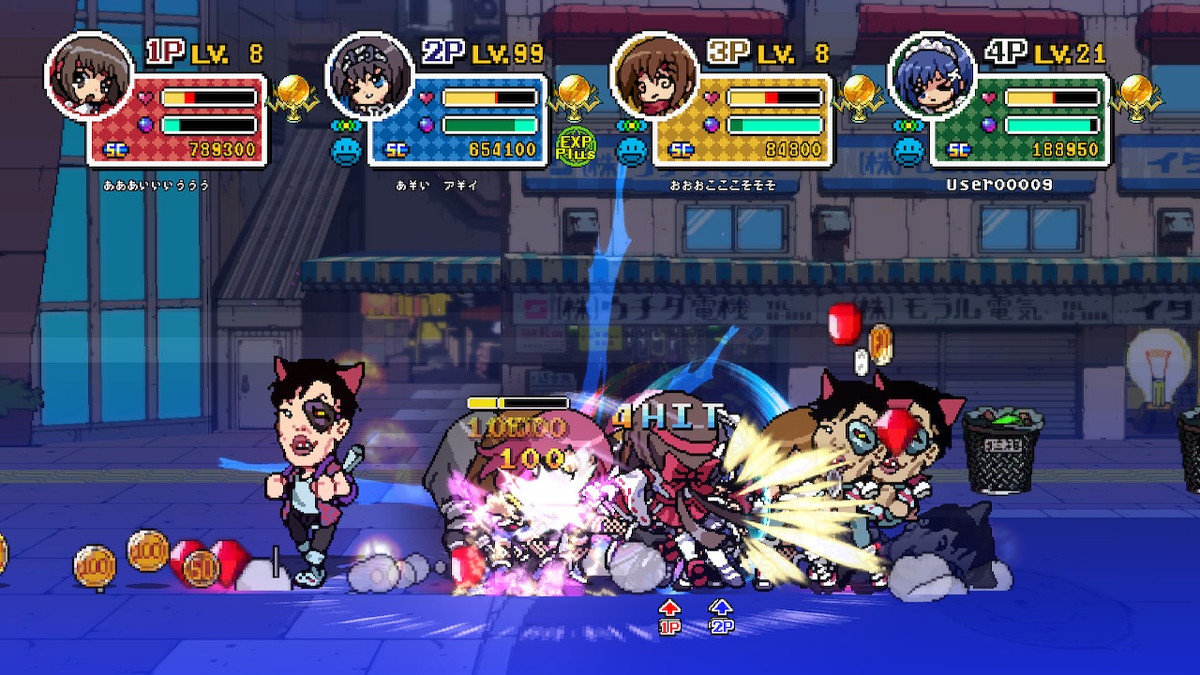Click the gold trophy beside 1P's panel
This screenshot has height=675, width=1200.
click(x=294, y=95)
